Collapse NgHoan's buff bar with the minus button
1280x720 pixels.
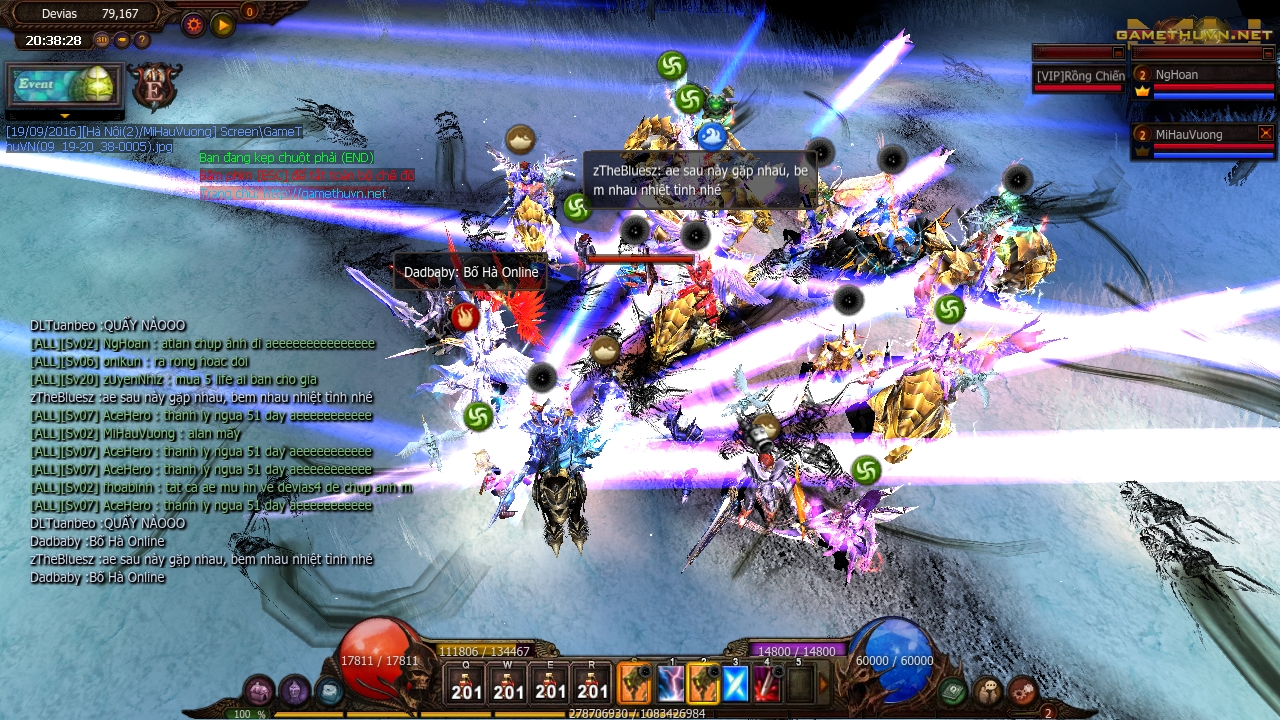1268,52
